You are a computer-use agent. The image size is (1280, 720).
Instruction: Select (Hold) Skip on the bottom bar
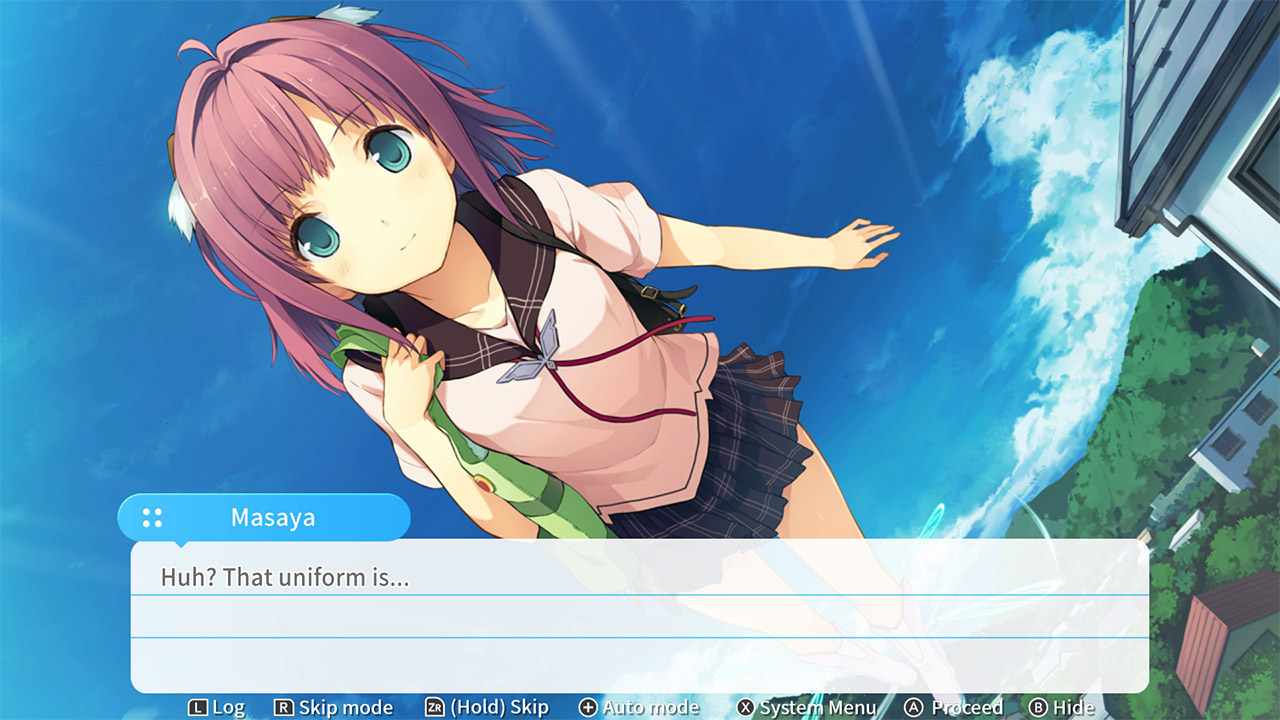click(479, 707)
